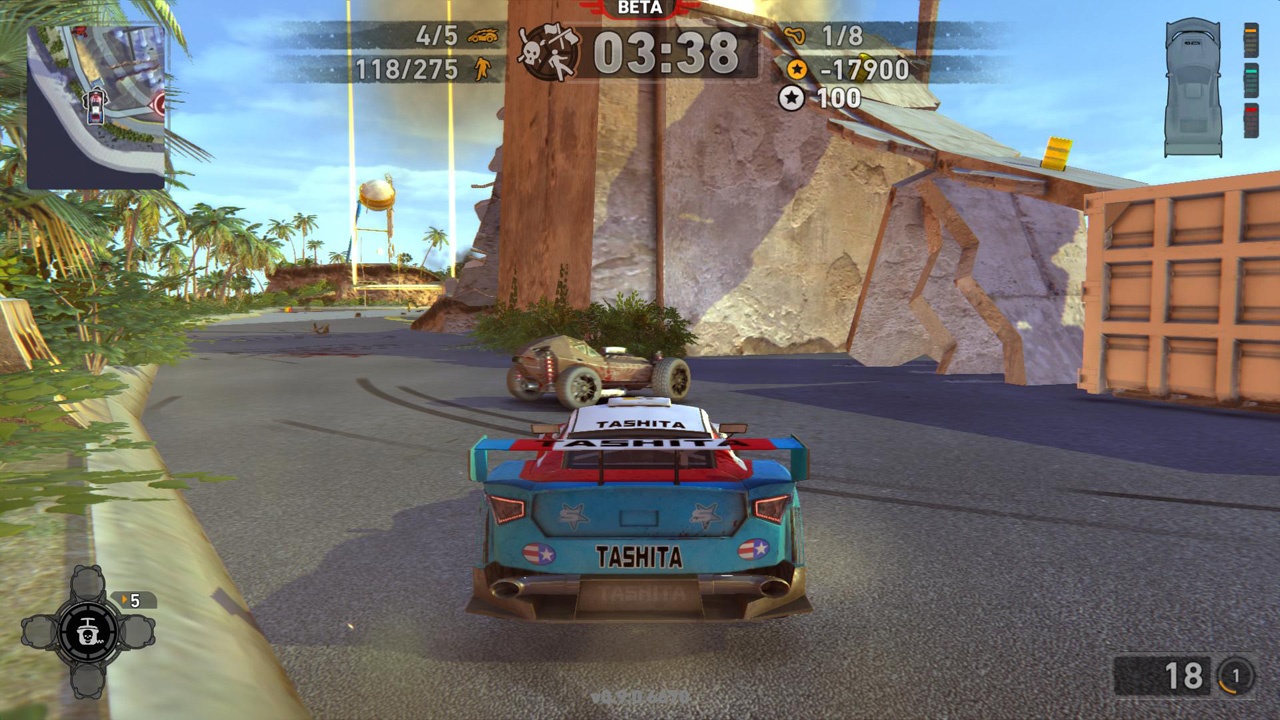Select the lap track icon

pos(797,37)
